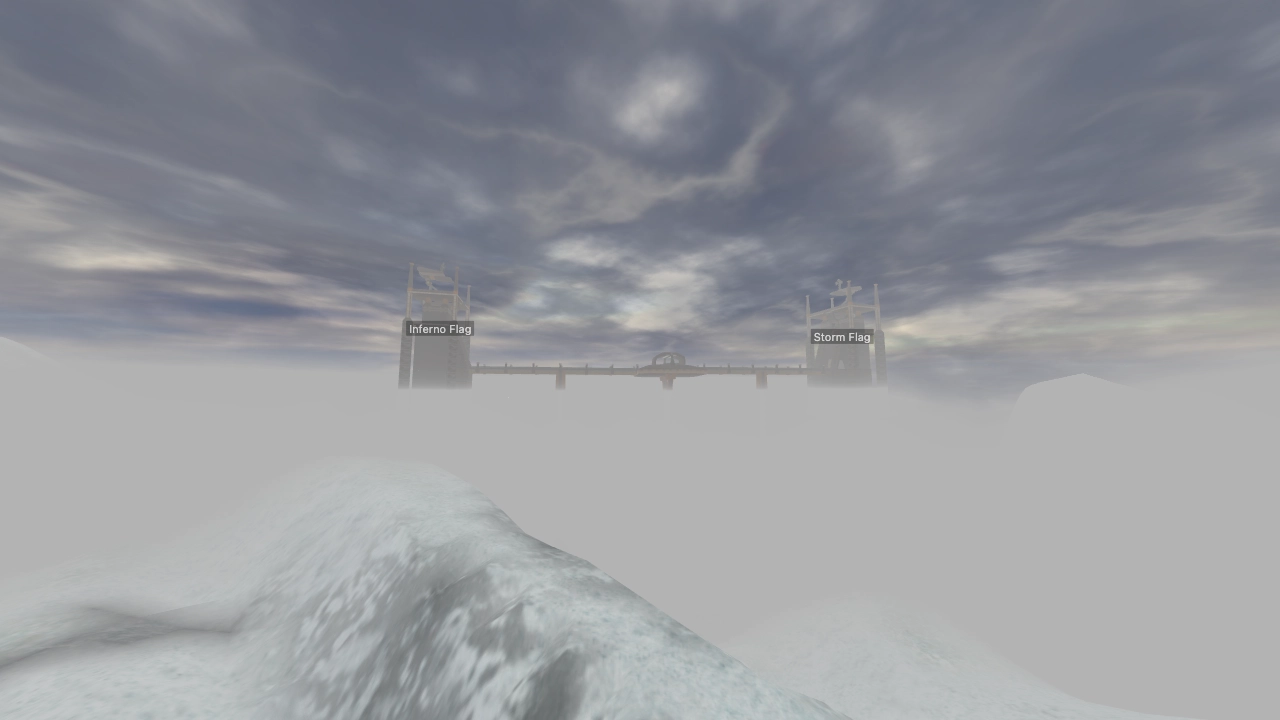1280x720 pixels.
Task: Click the Storm Flag nameplate label
Action: pos(841,337)
